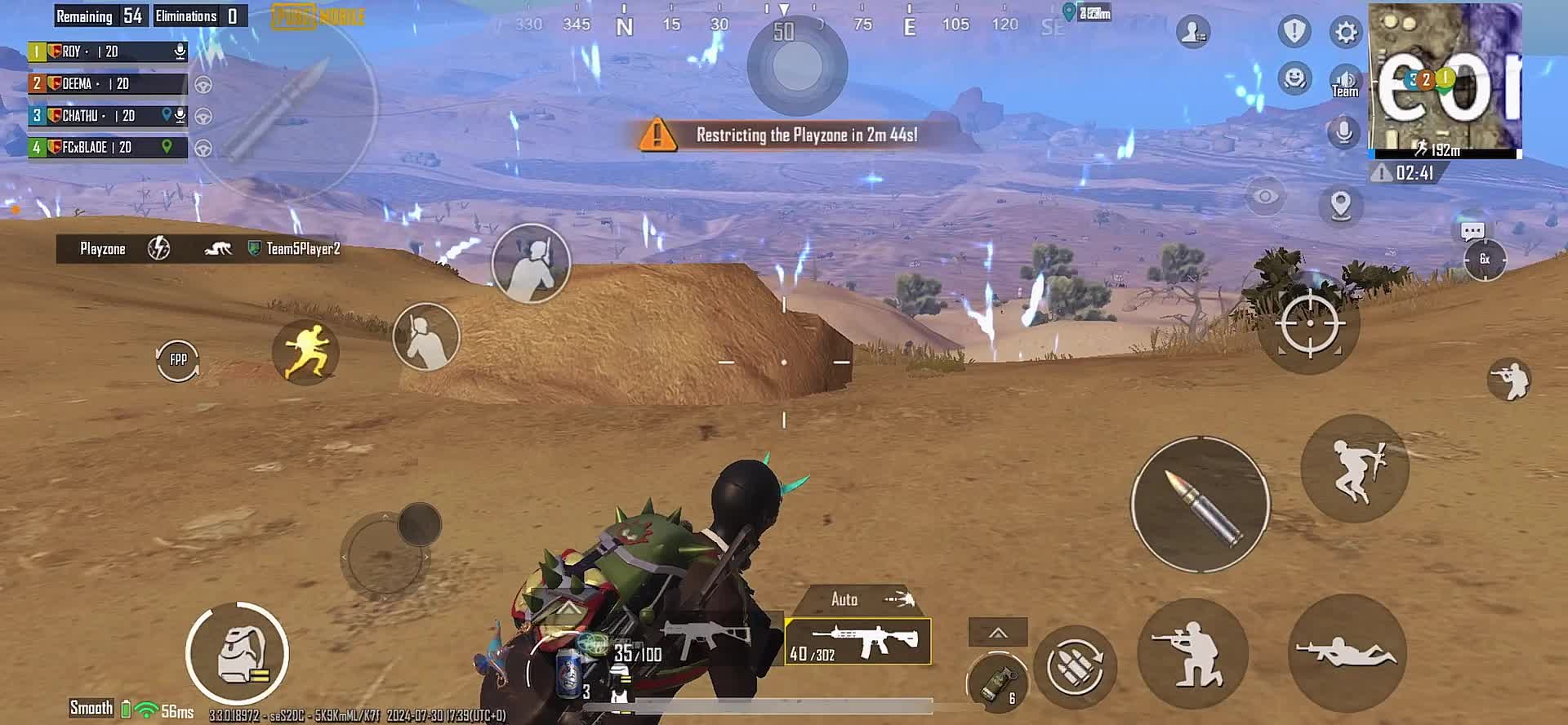1568x725 pixels.
Task: Expand the minimap
Action: (x=1445, y=80)
